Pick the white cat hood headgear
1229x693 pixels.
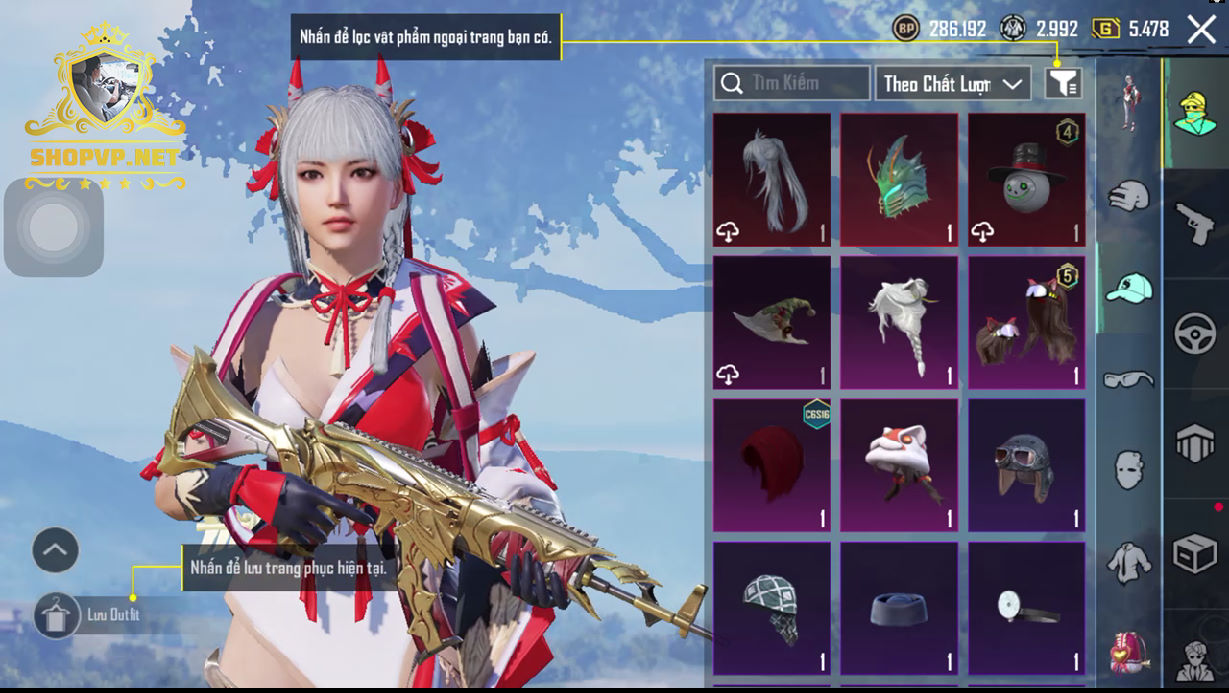pos(899,465)
